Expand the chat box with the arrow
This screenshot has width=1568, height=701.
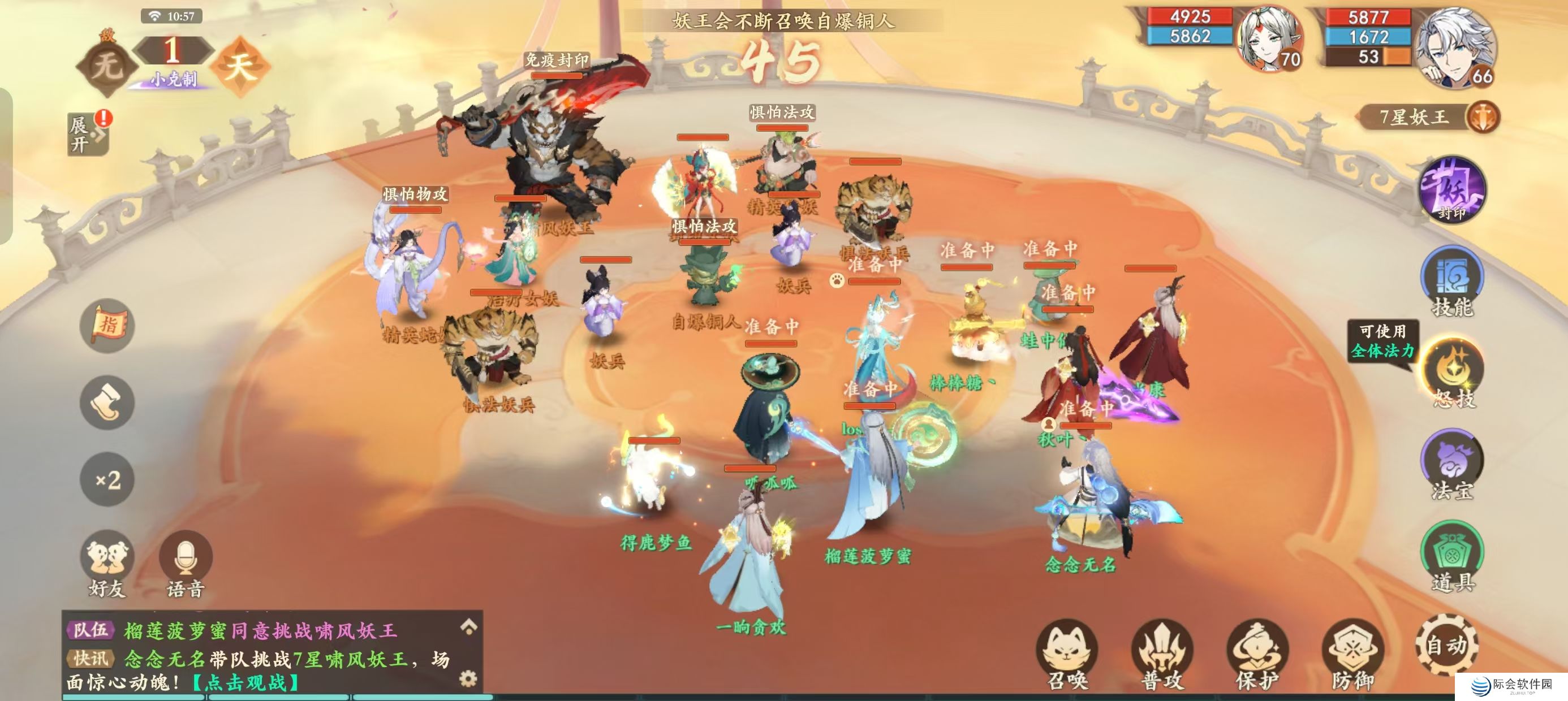pos(468,626)
